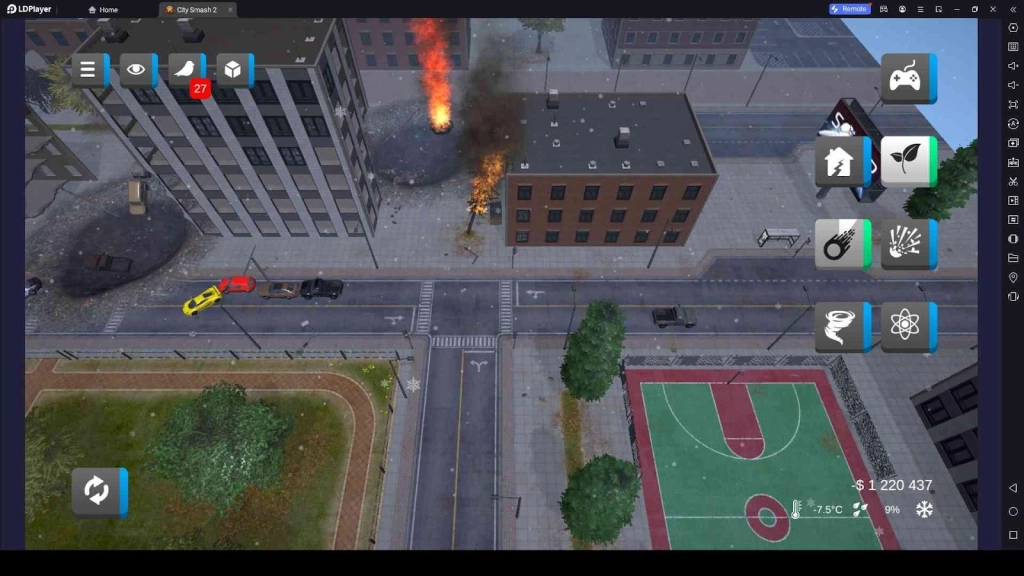The height and width of the screenshot is (576, 1024).
Task: Activate the meteor disaster tool
Action: pyautogui.click(x=840, y=244)
